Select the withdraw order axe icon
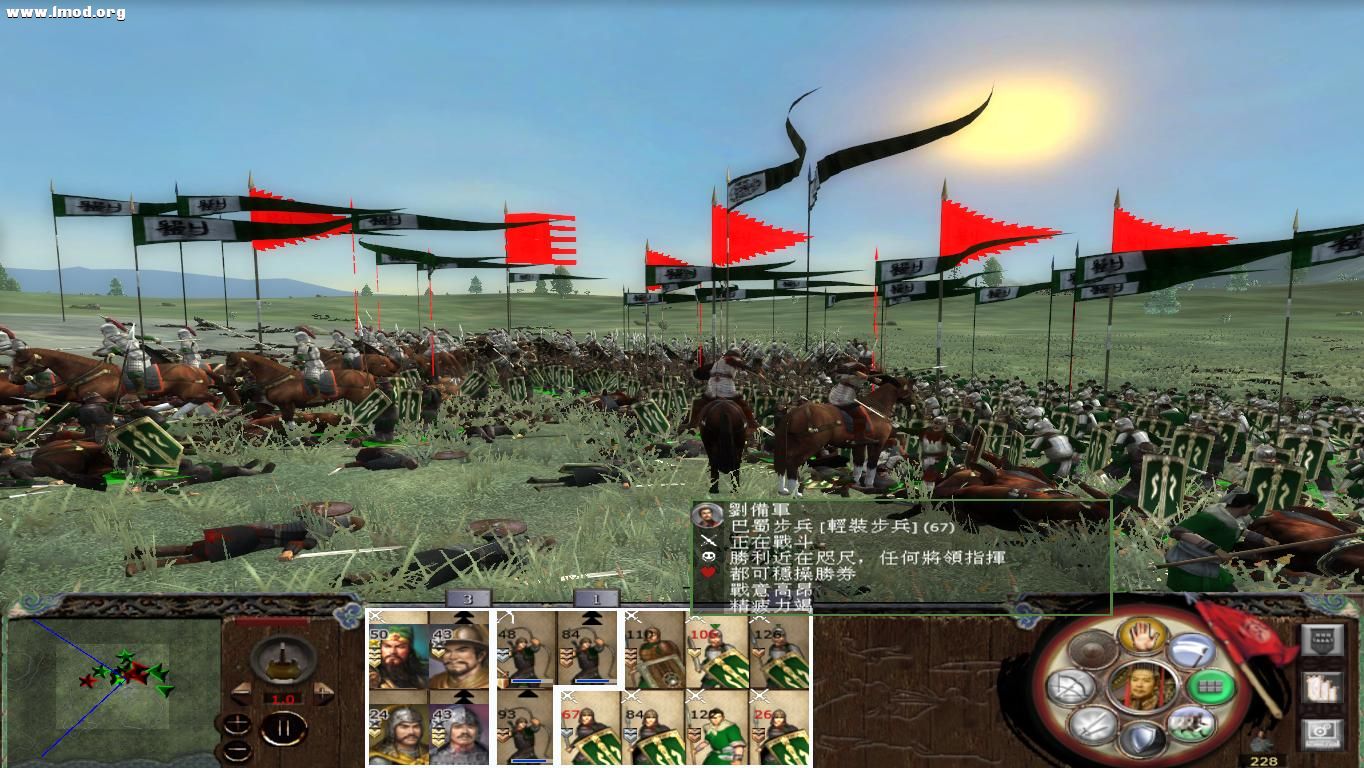Viewport: 1364px width, 768px height. (x=1191, y=651)
